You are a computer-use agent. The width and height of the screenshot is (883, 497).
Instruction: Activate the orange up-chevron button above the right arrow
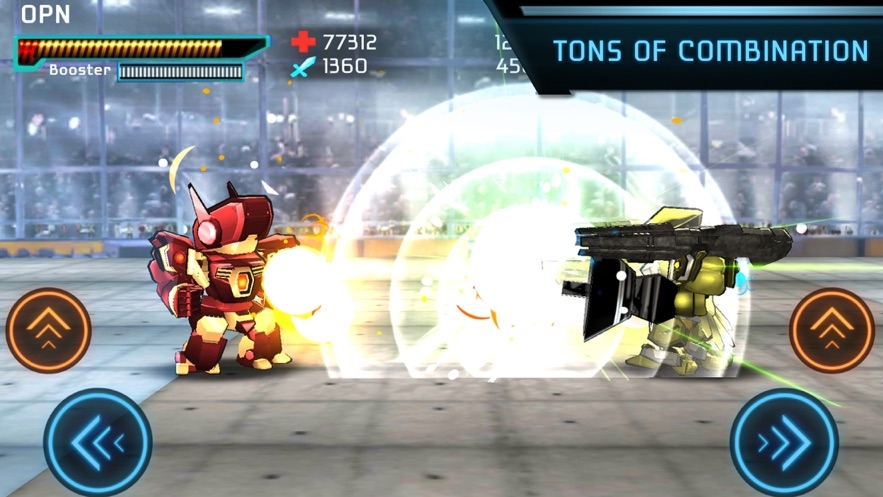(832, 330)
